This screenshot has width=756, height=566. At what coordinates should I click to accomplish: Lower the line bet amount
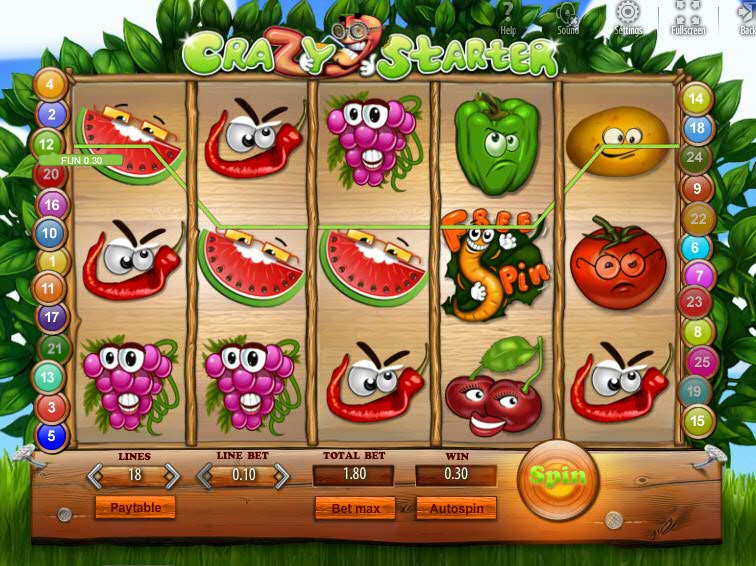[205, 475]
